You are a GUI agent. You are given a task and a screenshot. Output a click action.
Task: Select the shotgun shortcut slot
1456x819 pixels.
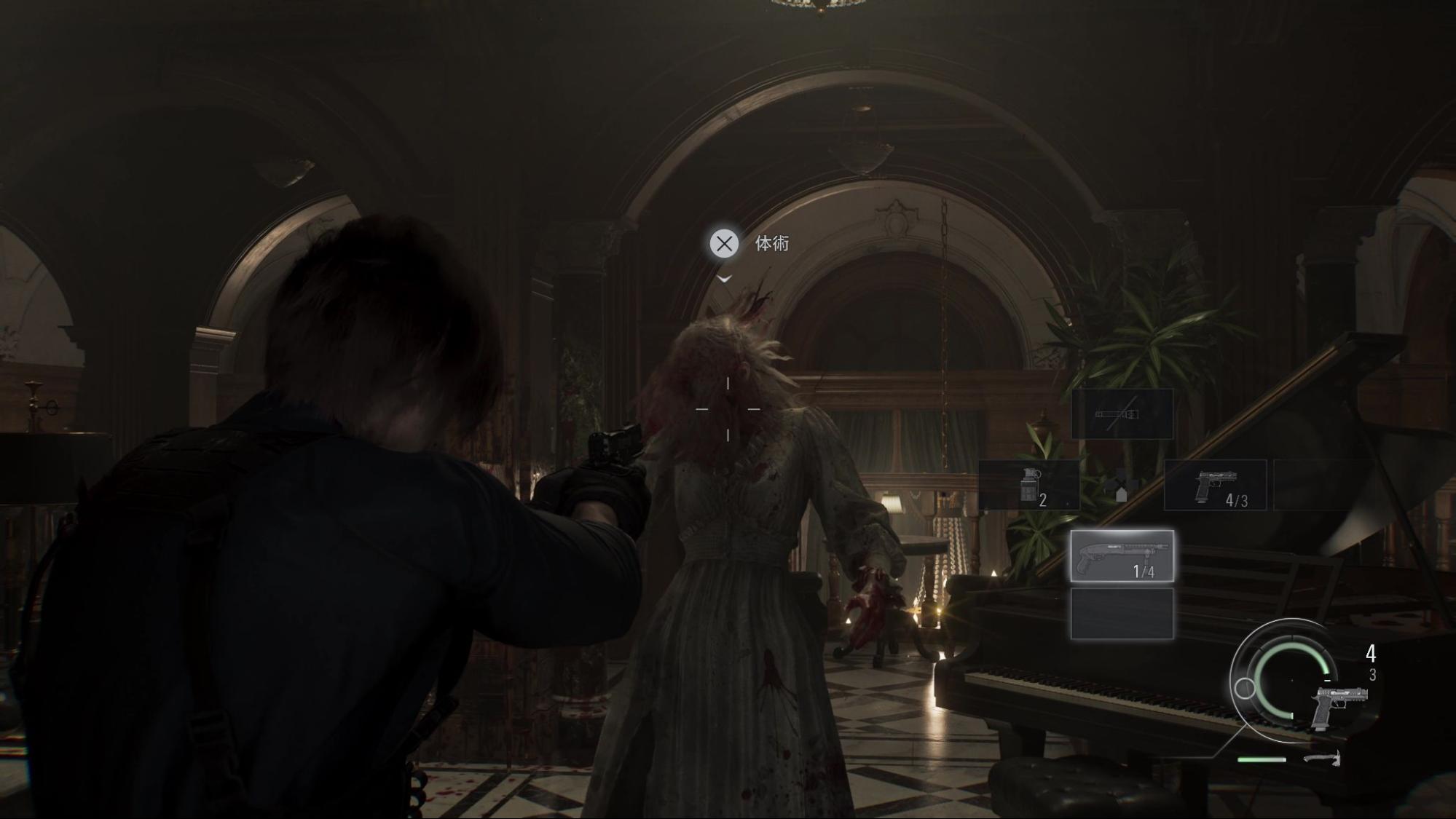pyautogui.click(x=1122, y=556)
